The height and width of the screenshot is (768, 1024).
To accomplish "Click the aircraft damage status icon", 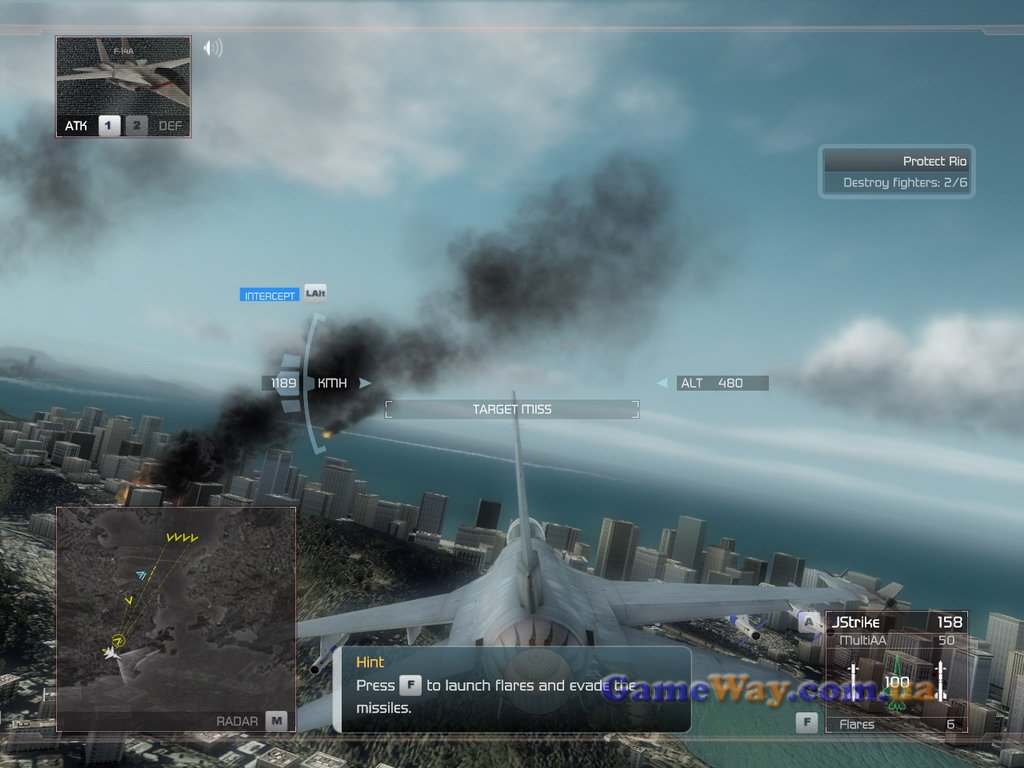I will coord(896,686).
